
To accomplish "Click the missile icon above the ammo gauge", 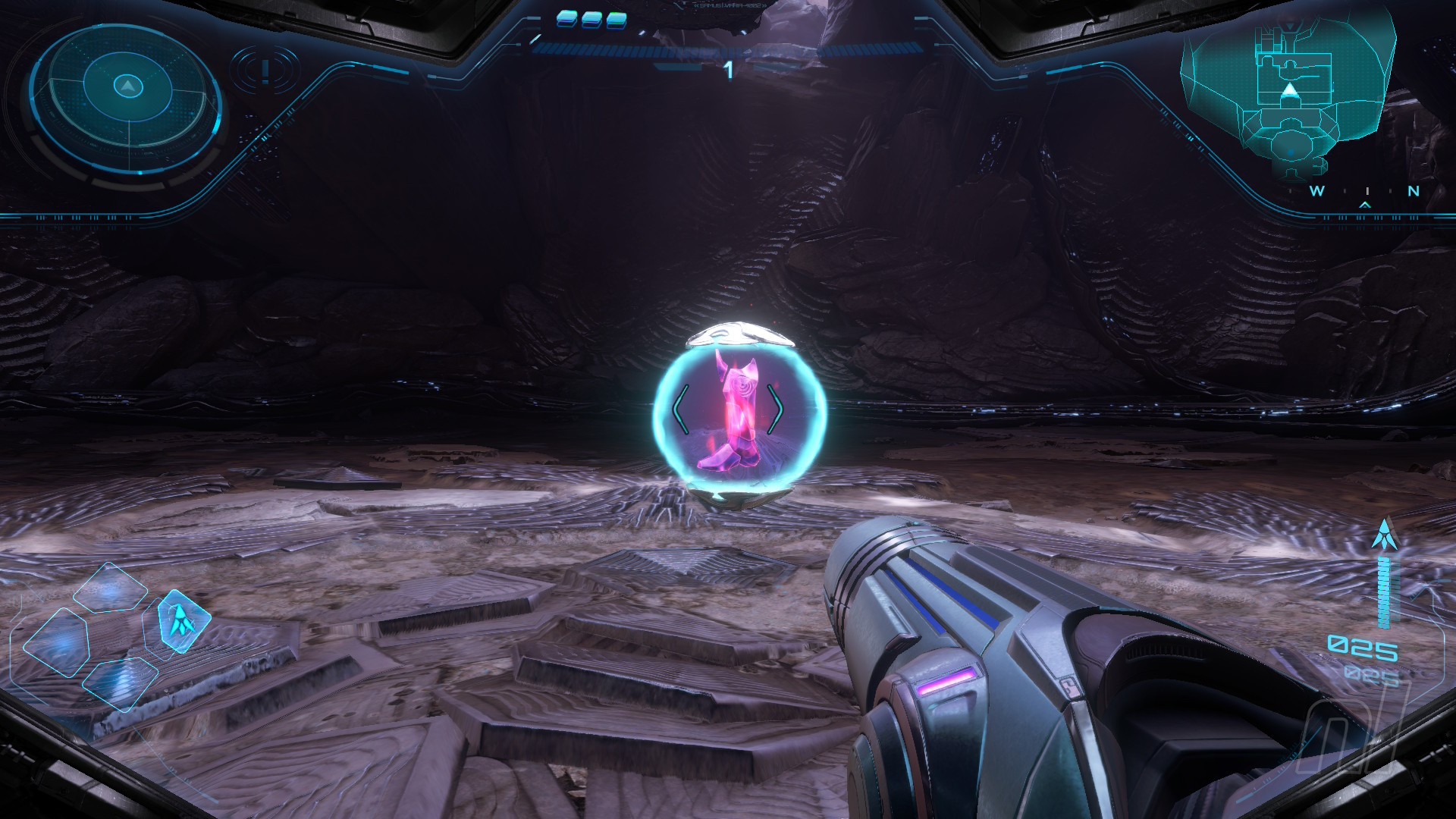I will click(1385, 535).
